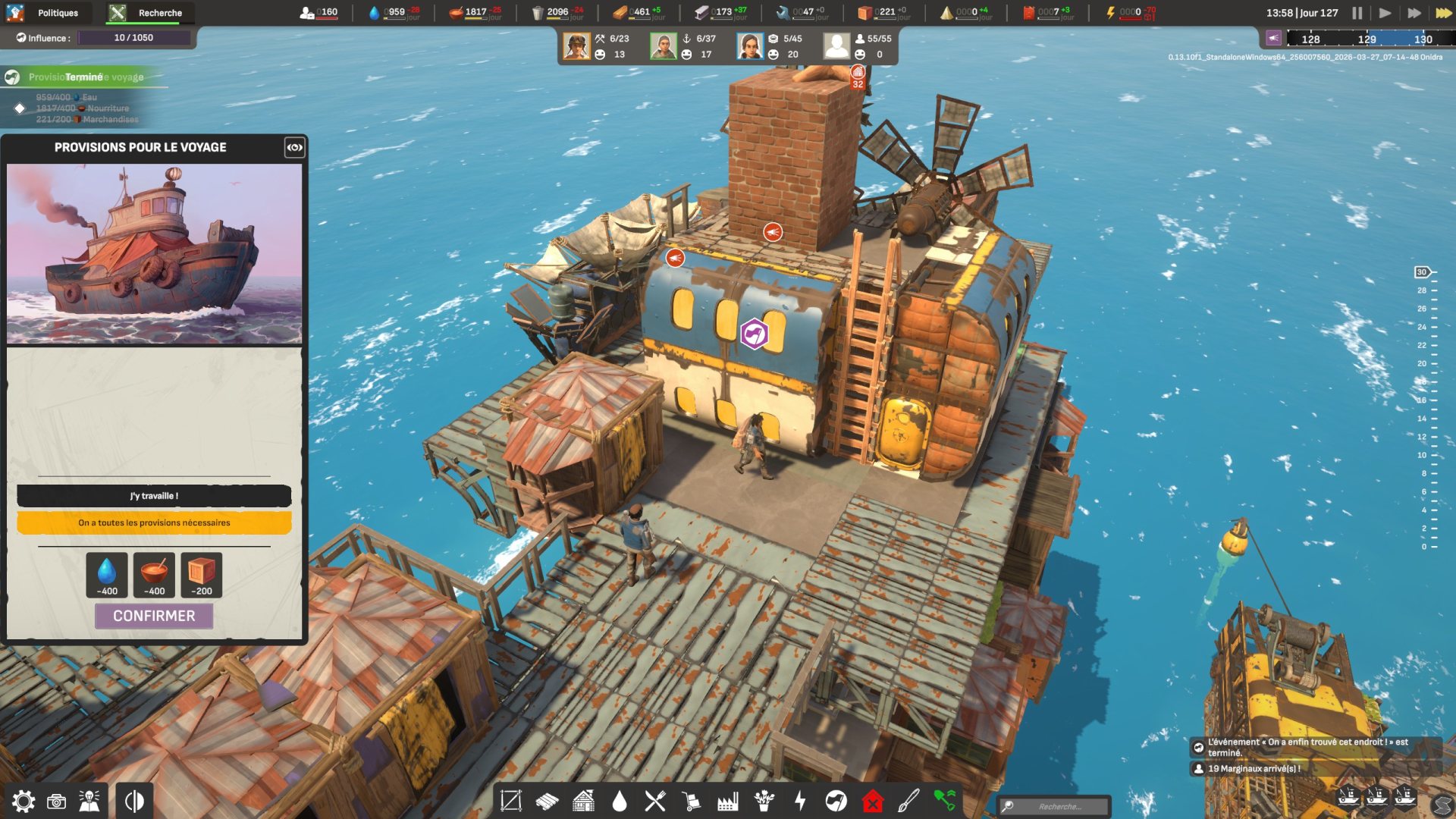Open the housing build category
Screen dimensions: 1456x819
pyautogui.click(x=583, y=801)
